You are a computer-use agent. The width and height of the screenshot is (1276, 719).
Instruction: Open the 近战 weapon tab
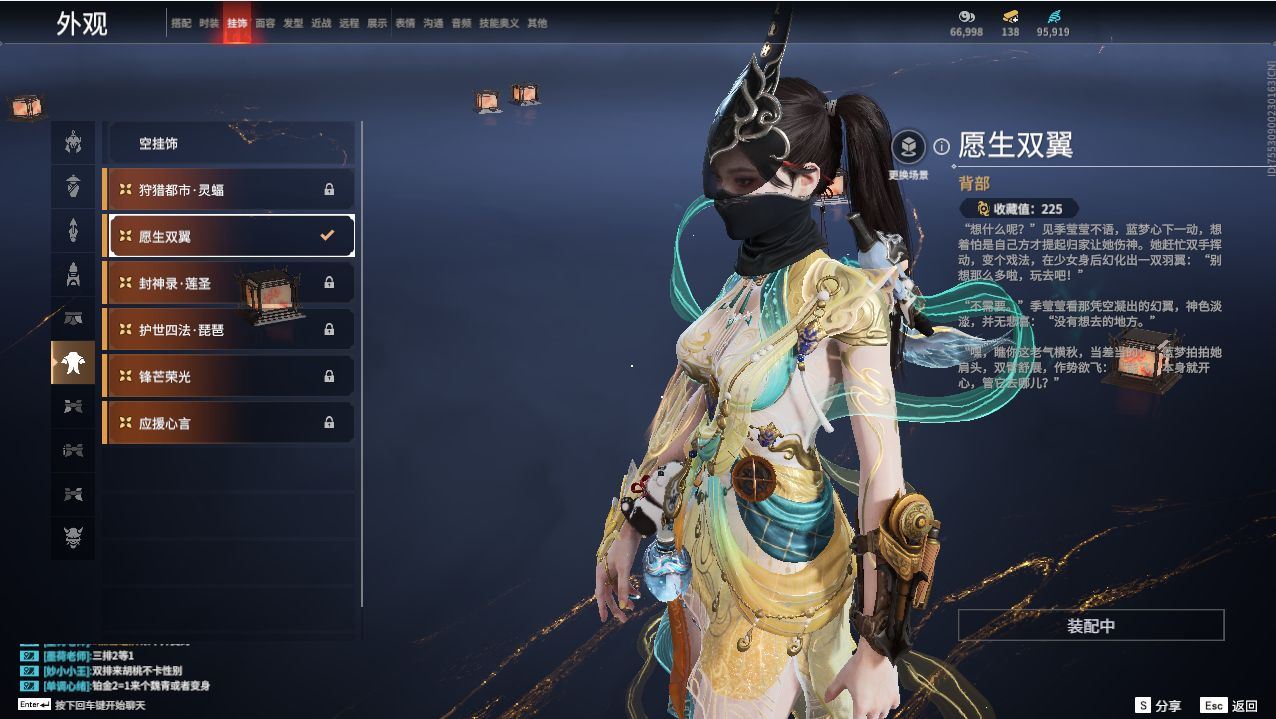tap(321, 23)
